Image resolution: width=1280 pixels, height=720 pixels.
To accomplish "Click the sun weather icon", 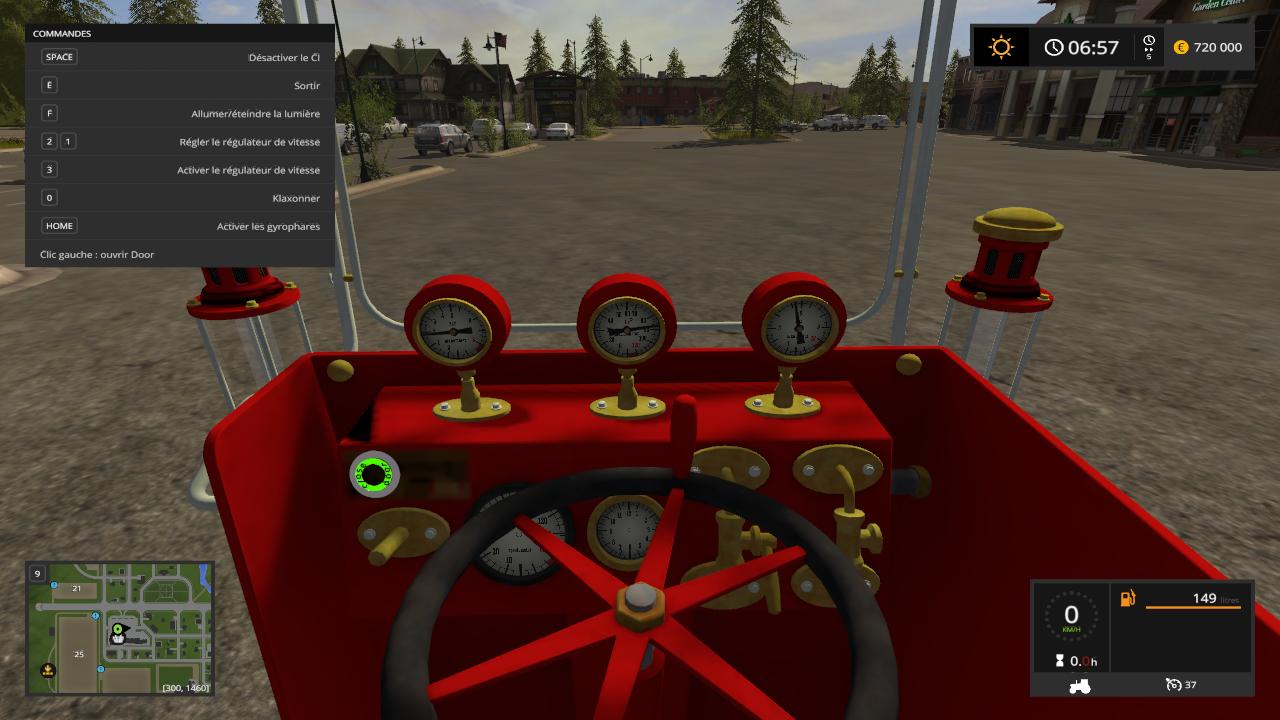I will tap(1000, 47).
